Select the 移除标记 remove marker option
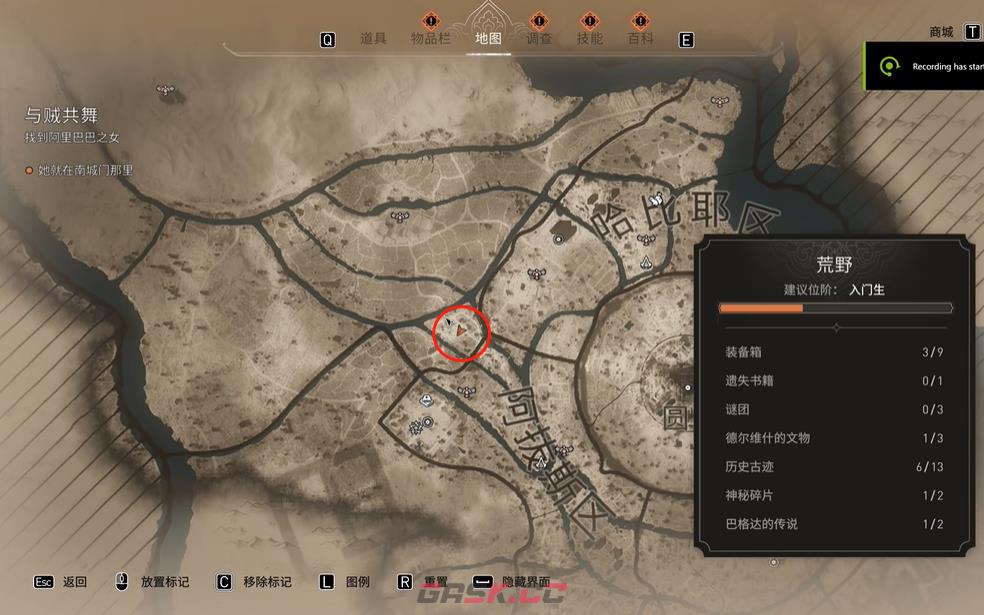The height and width of the screenshot is (615, 984). 266,582
